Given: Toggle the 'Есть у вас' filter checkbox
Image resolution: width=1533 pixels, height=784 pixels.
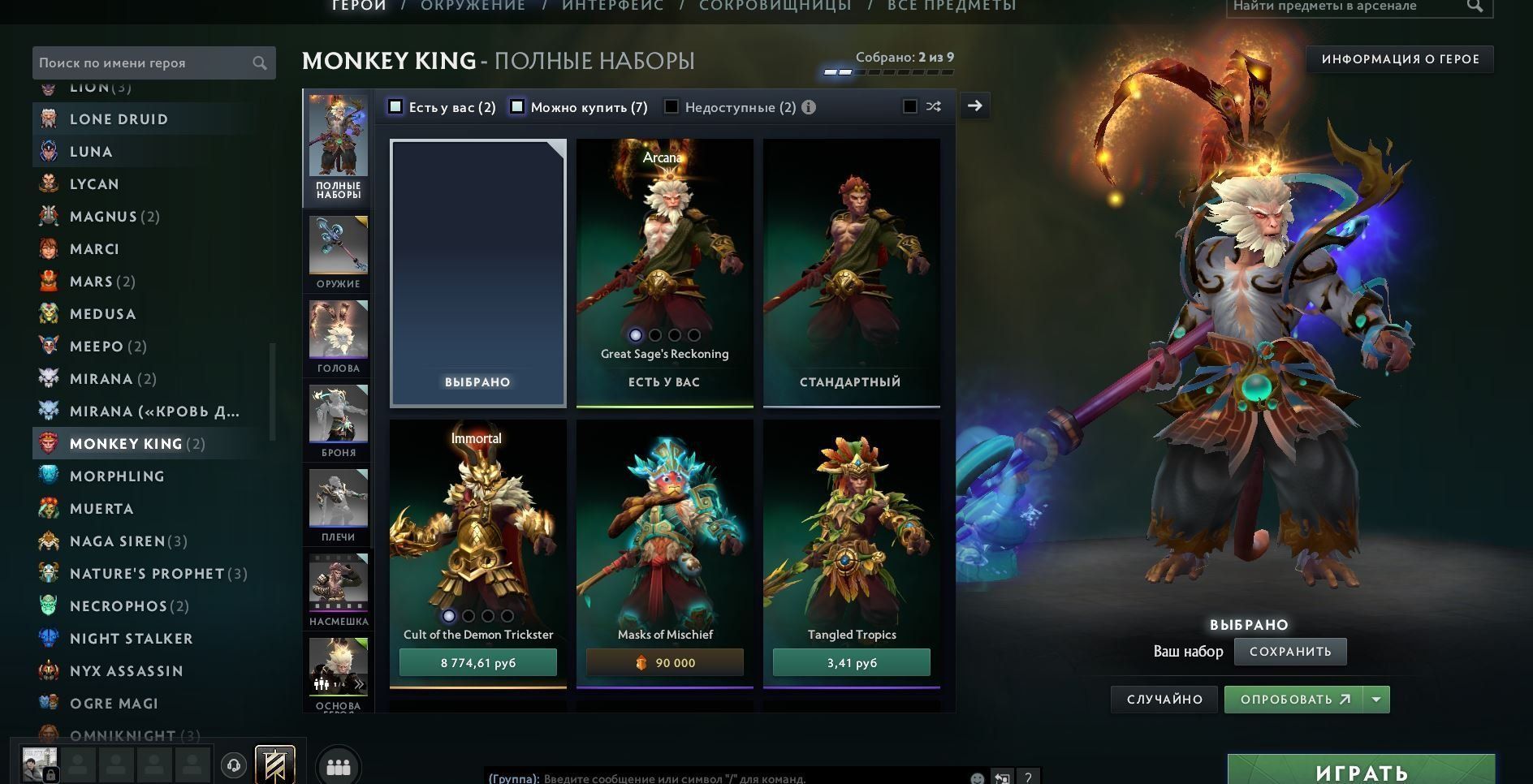Looking at the screenshot, I should (396, 107).
